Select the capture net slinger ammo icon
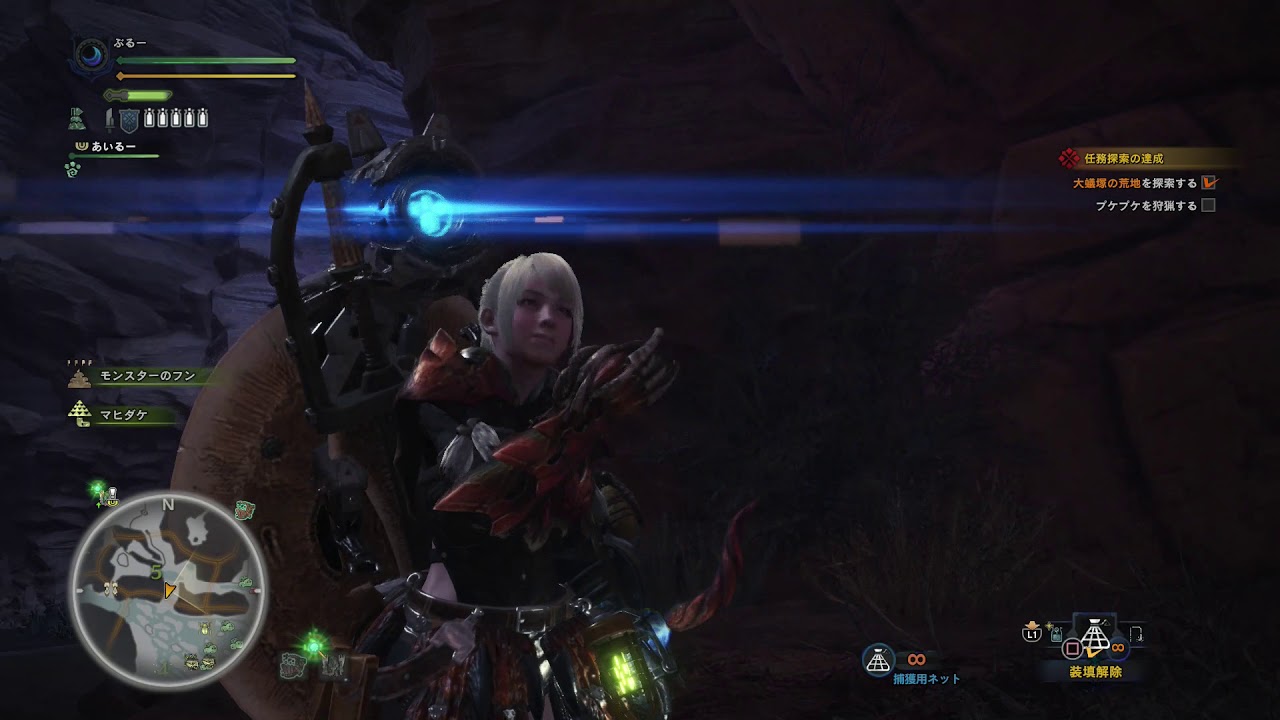1280x720 pixels. 878,658
